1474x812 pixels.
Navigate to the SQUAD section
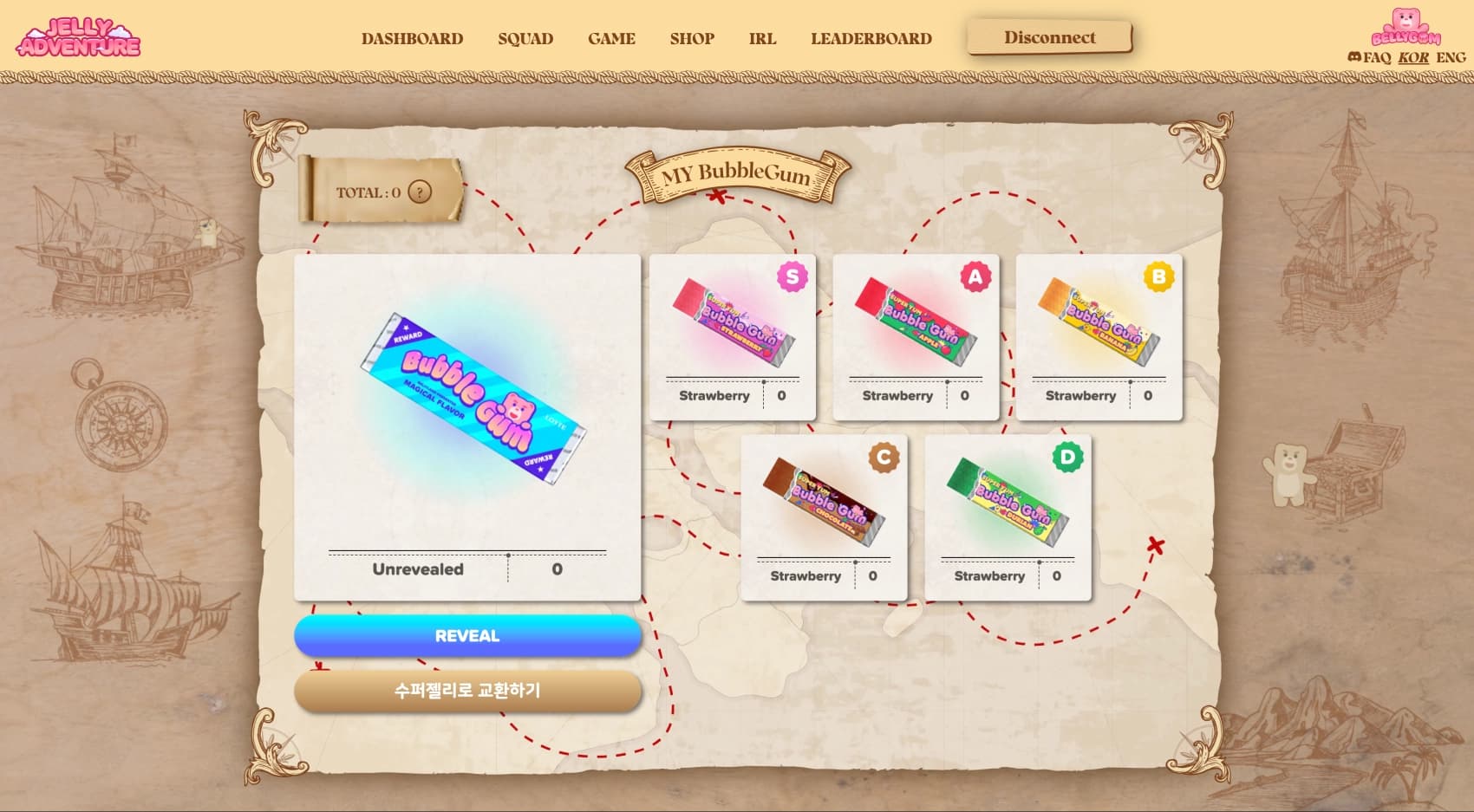click(525, 38)
